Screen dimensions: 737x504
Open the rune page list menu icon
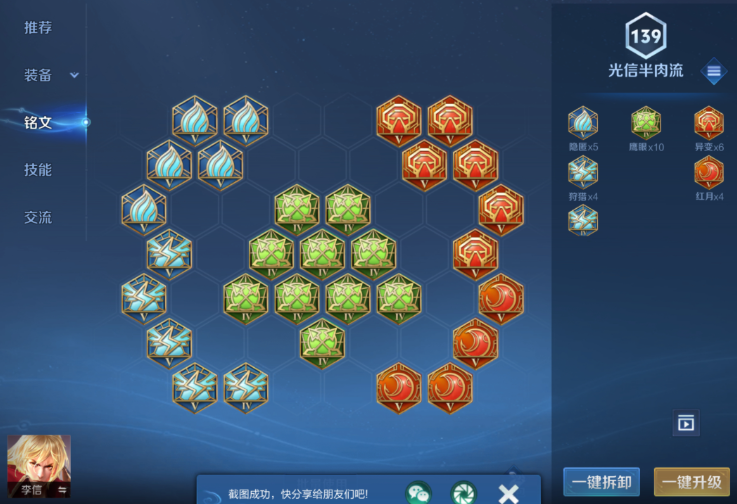click(713, 72)
